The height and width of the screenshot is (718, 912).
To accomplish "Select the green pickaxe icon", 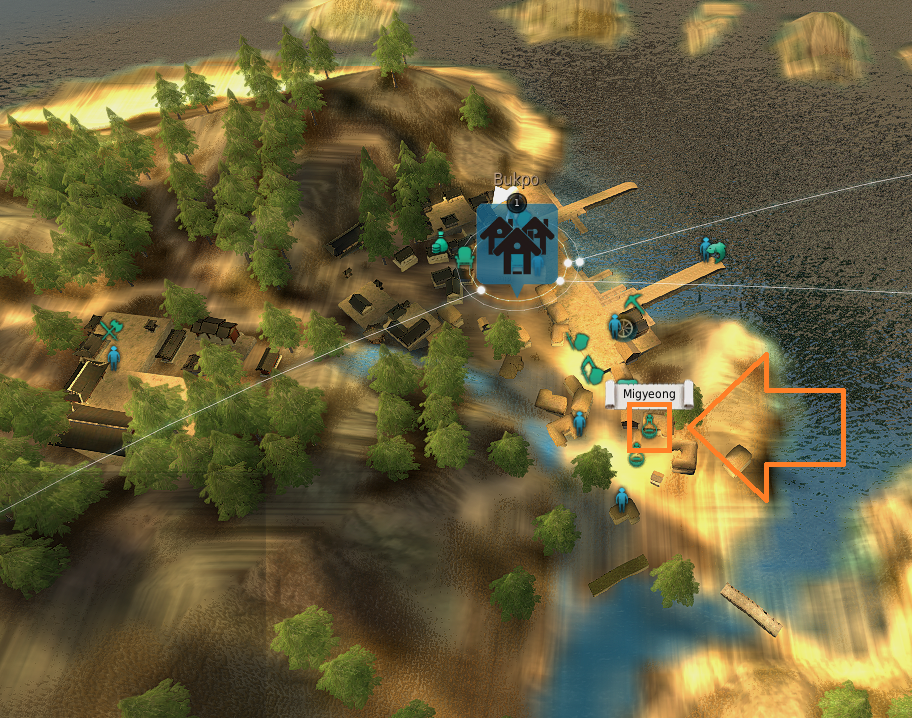I will click(x=634, y=300).
